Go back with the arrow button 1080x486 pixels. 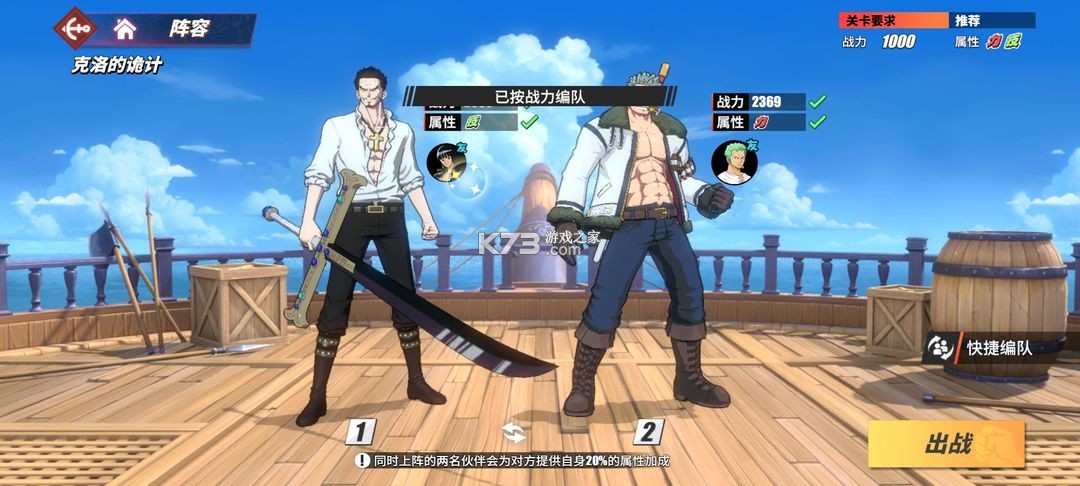pos(76,28)
